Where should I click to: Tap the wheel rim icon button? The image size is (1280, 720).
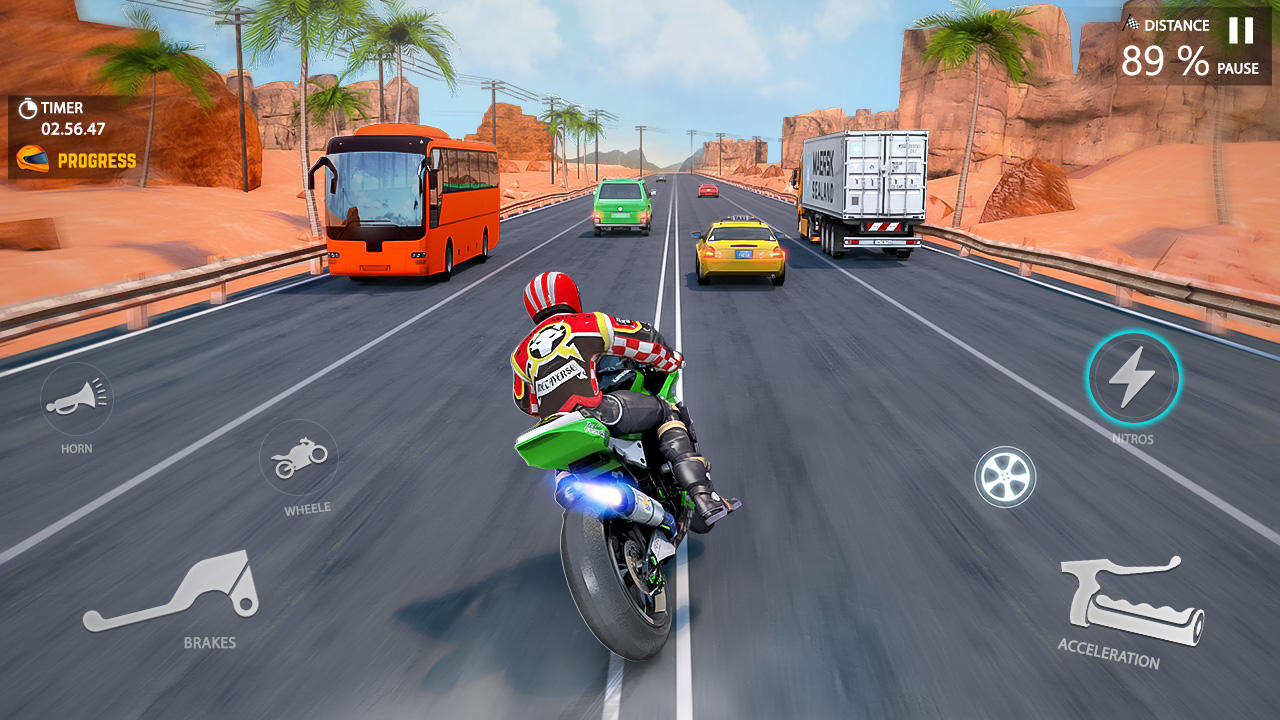tap(1005, 477)
